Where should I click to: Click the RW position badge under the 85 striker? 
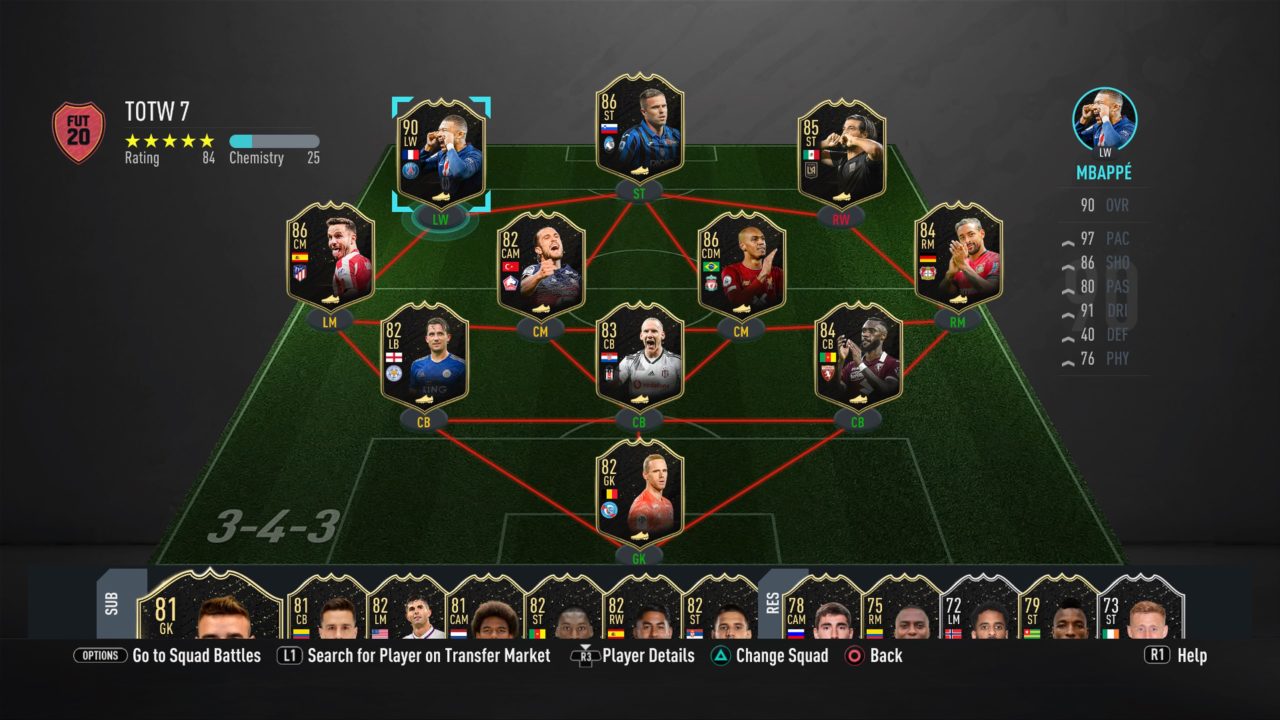pos(839,216)
